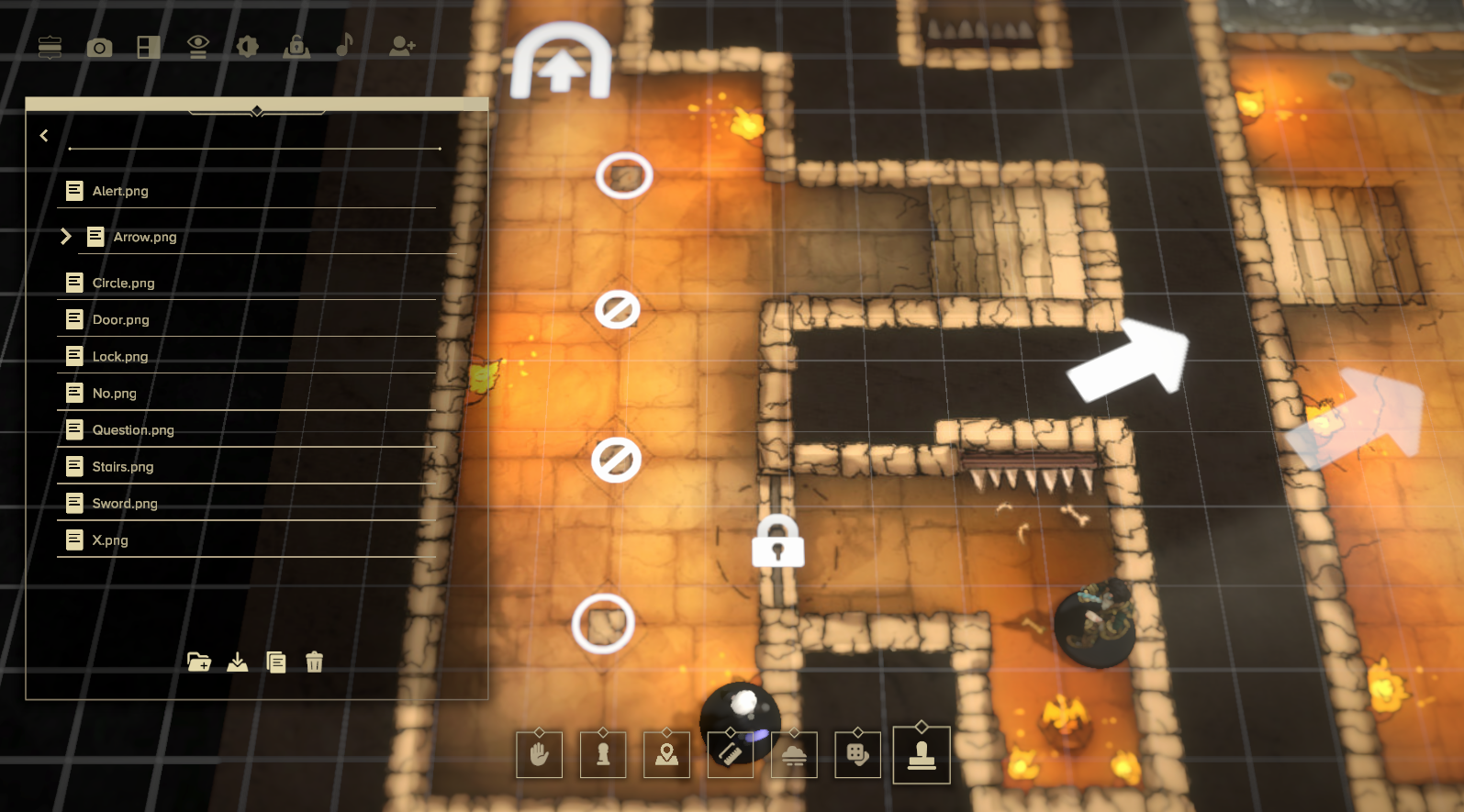This screenshot has width=1464, height=812.
Task: Collapse the expanded Arrow.png entry
Action: [x=66, y=236]
